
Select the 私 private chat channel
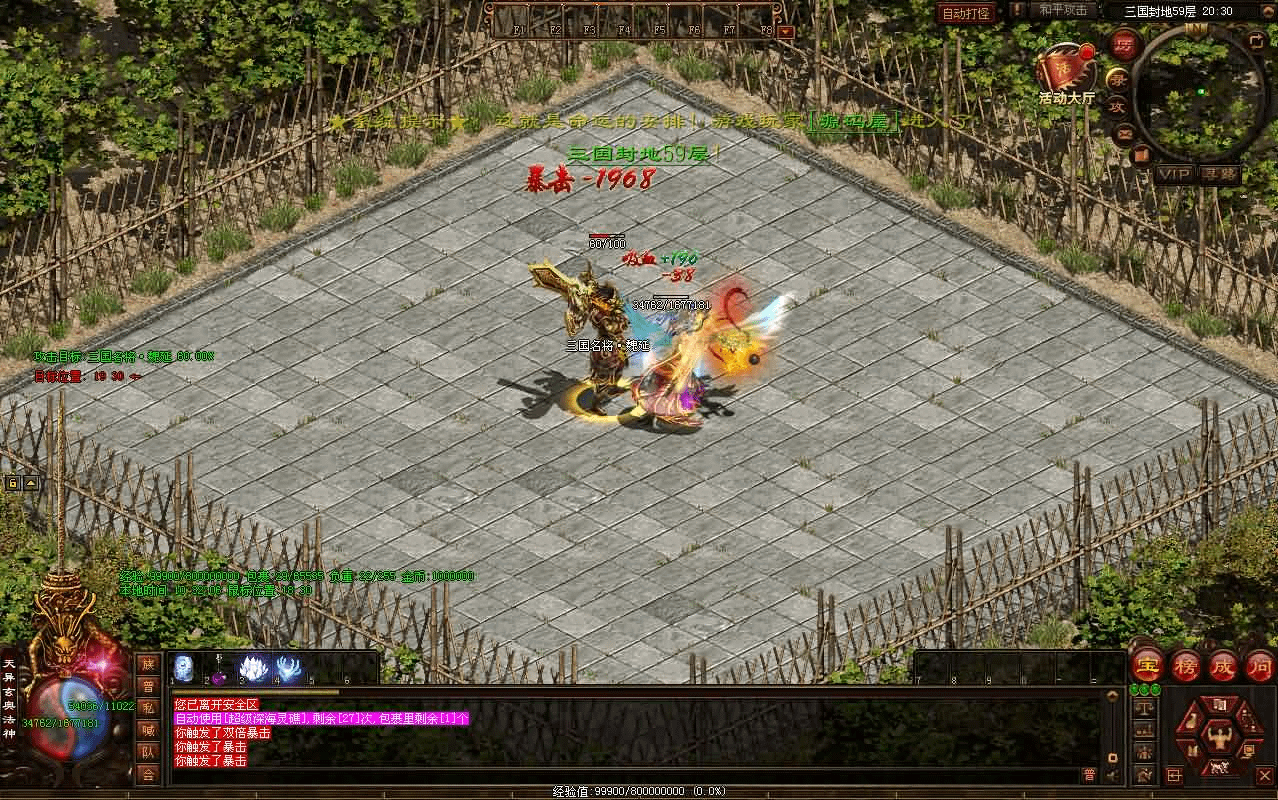coord(148,708)
